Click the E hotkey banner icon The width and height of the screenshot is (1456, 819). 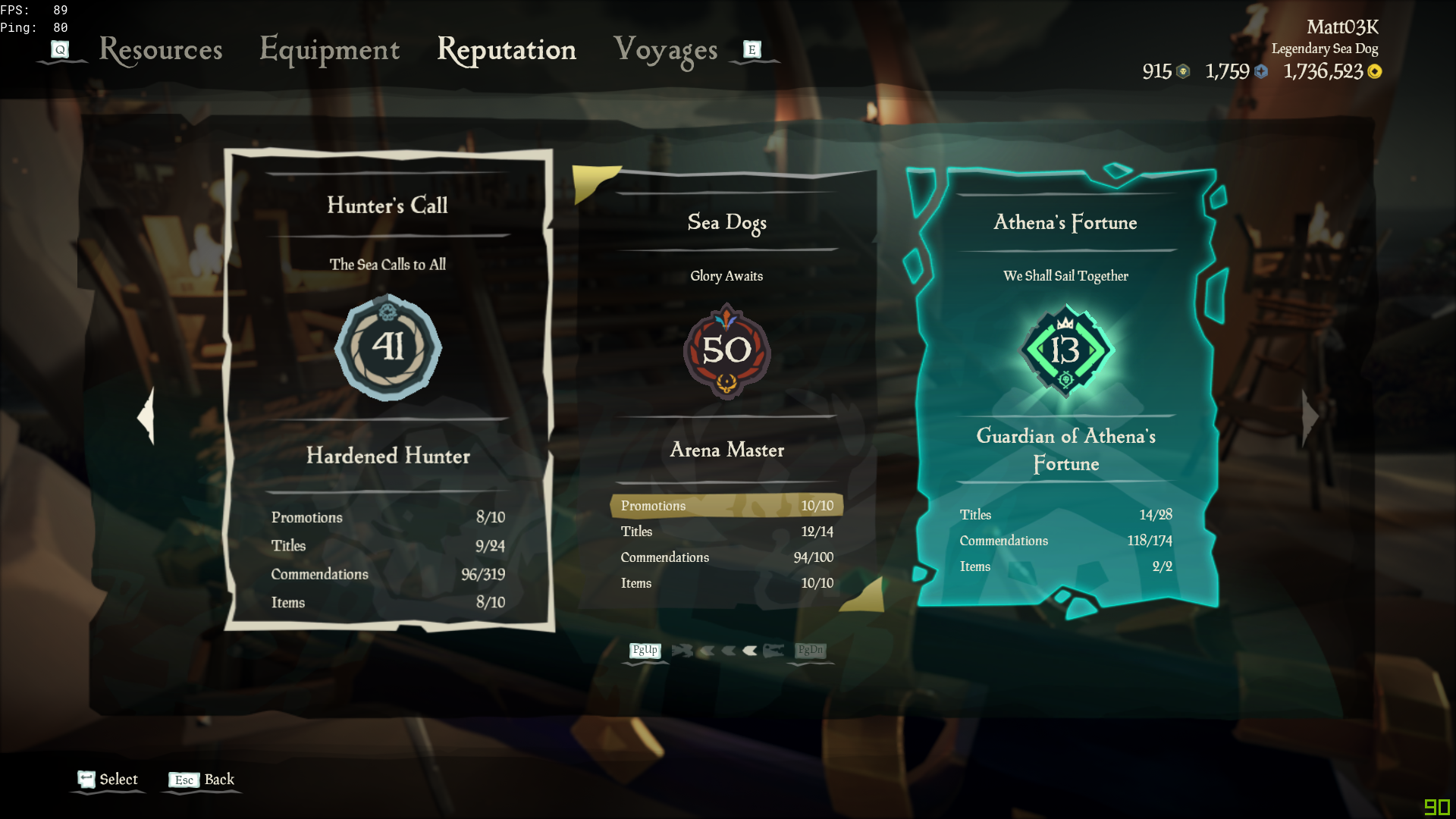click(x=751, y=49)
